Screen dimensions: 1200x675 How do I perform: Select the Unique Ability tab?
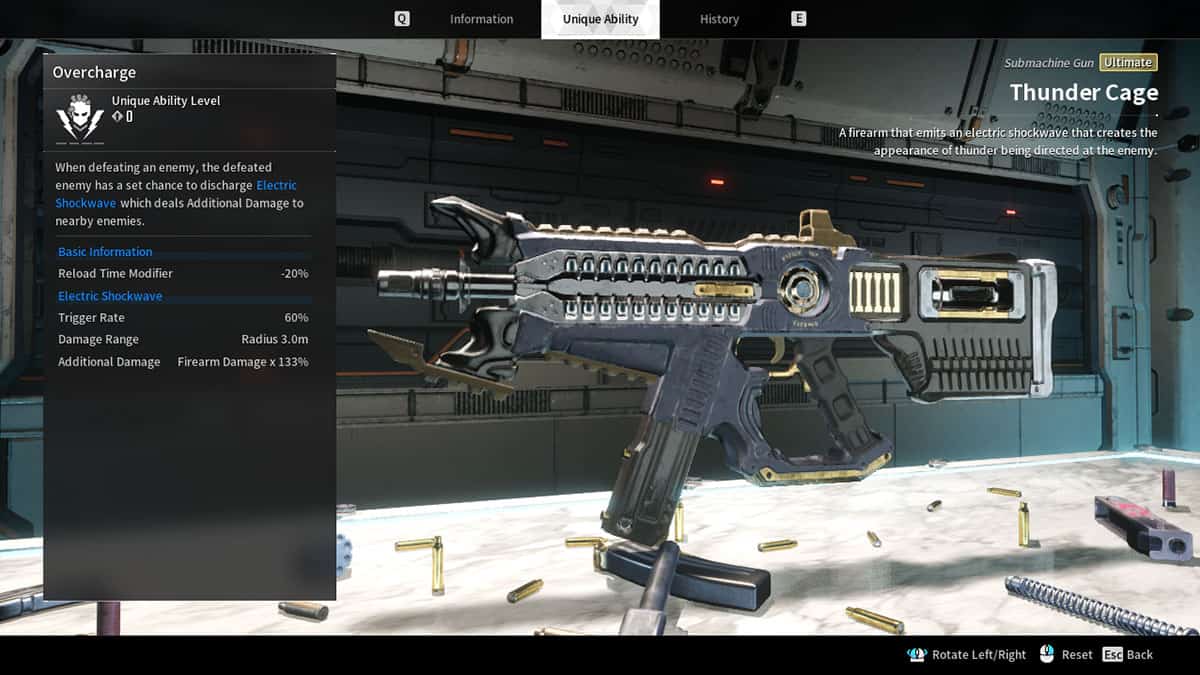pos(600,19)
